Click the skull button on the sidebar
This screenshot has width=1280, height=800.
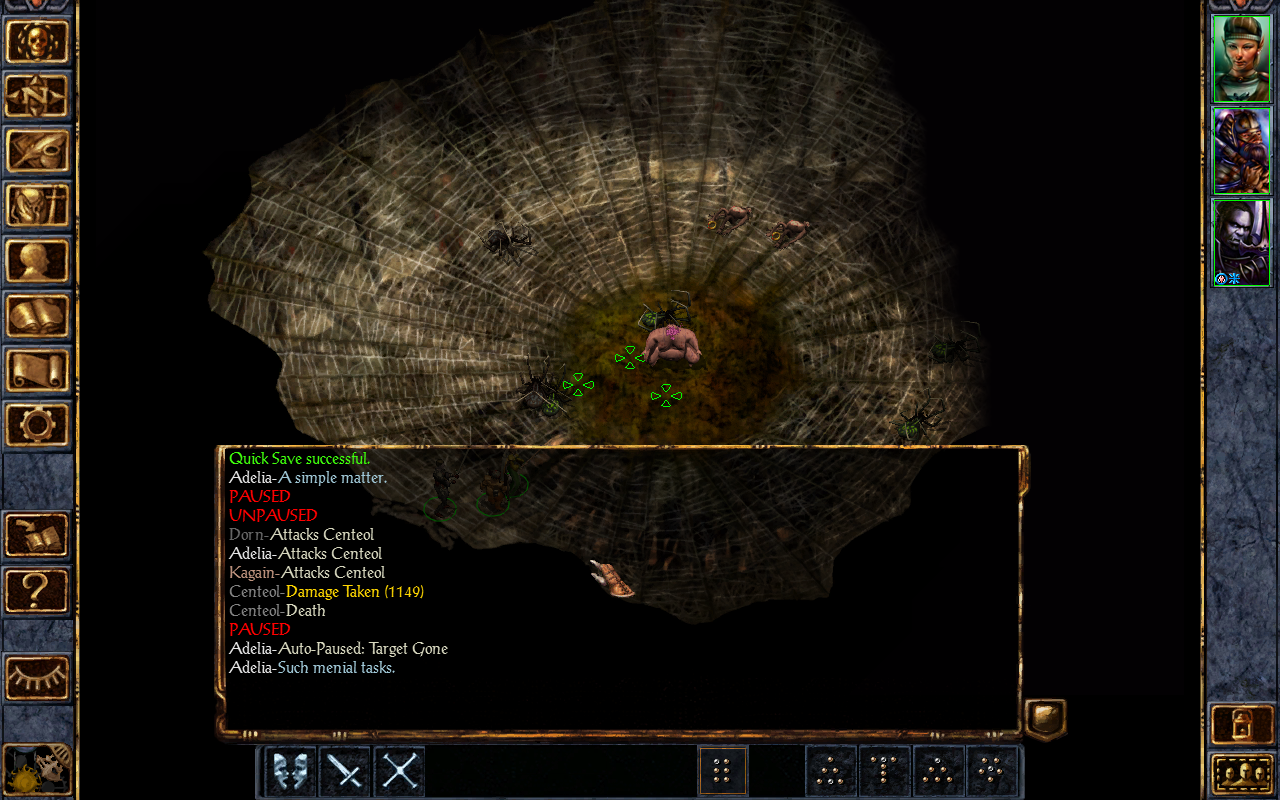pos(38,42)
